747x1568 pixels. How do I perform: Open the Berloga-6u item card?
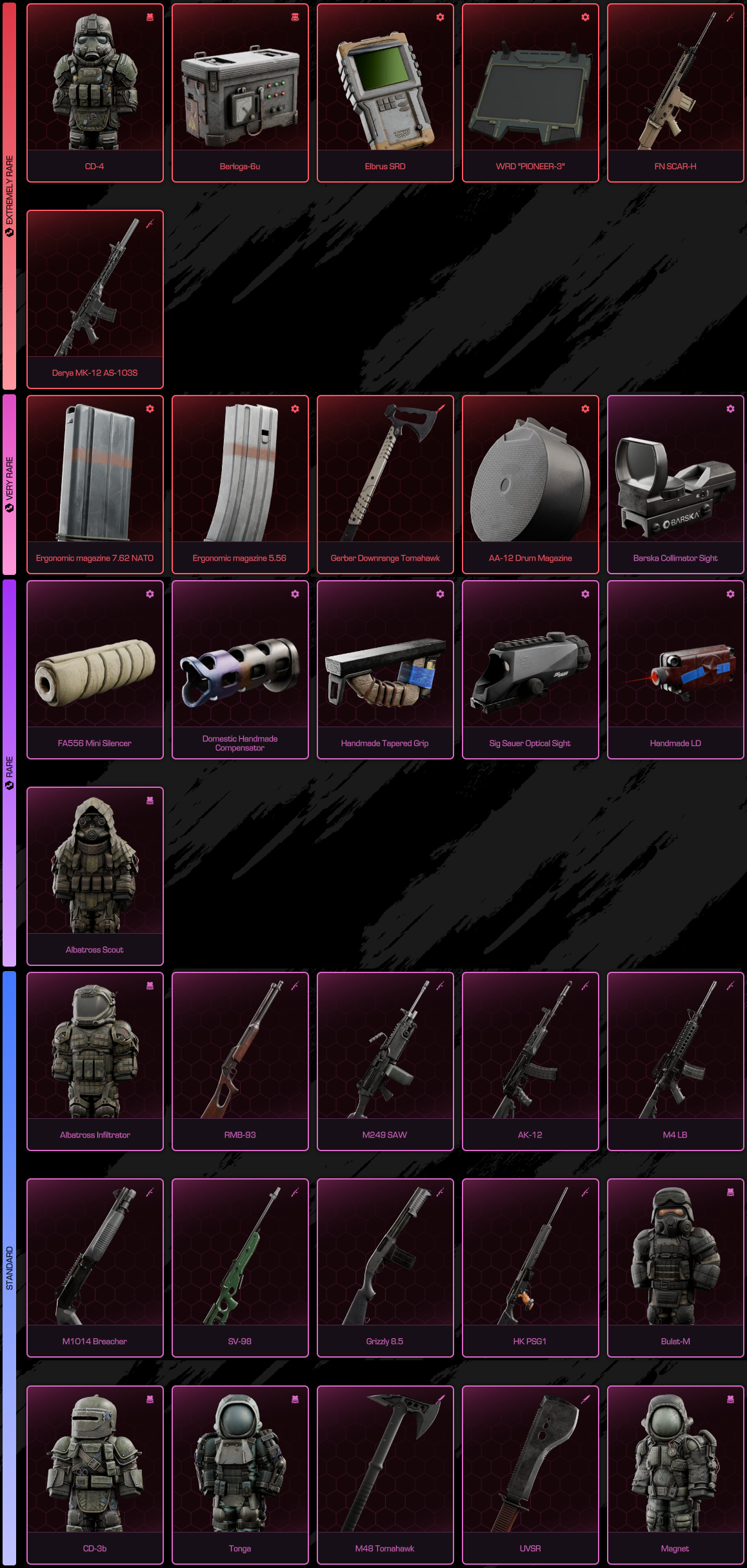240,93
